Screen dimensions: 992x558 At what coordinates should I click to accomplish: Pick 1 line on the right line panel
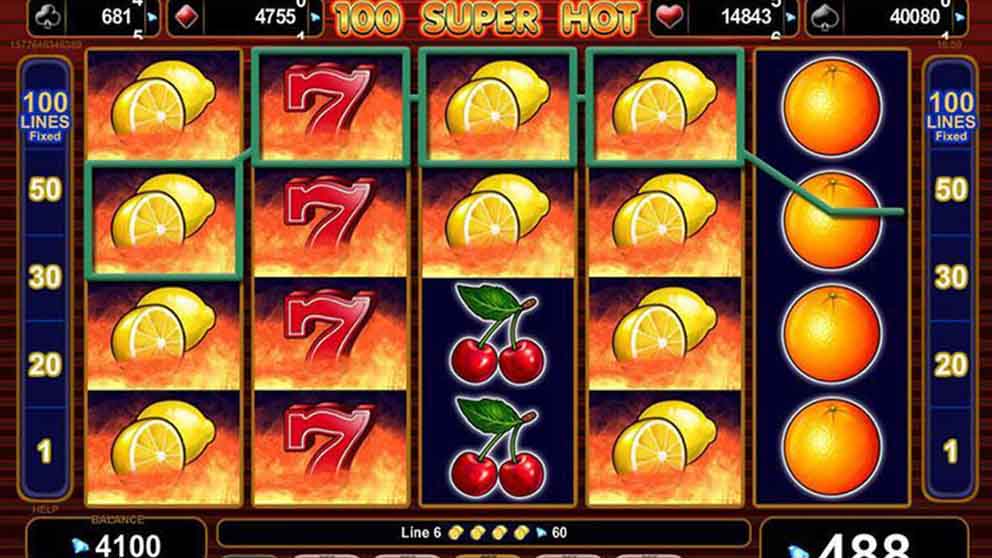point(949,452)
